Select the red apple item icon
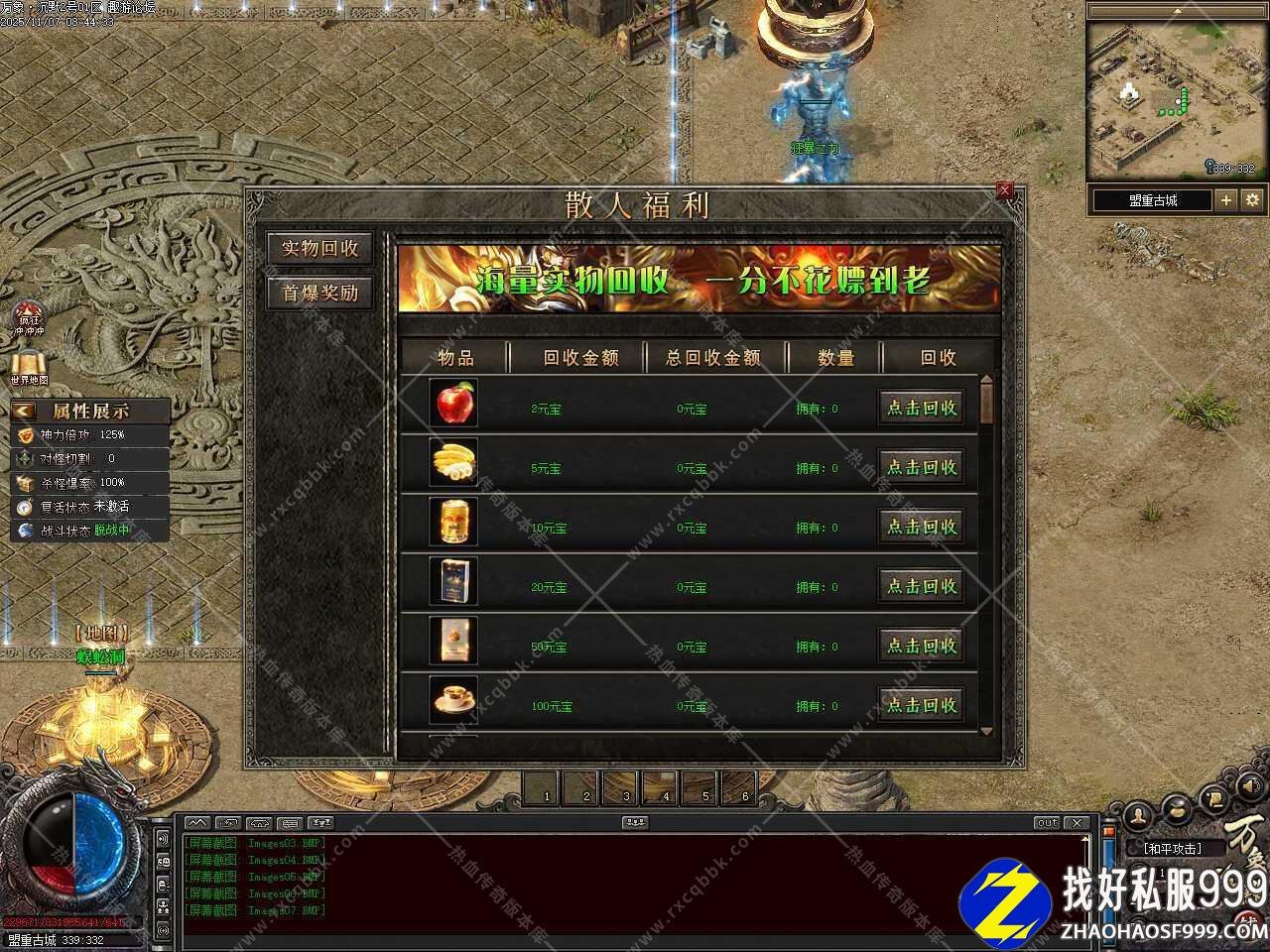The height and width of the screenshot is (952, 1270). 454,403
